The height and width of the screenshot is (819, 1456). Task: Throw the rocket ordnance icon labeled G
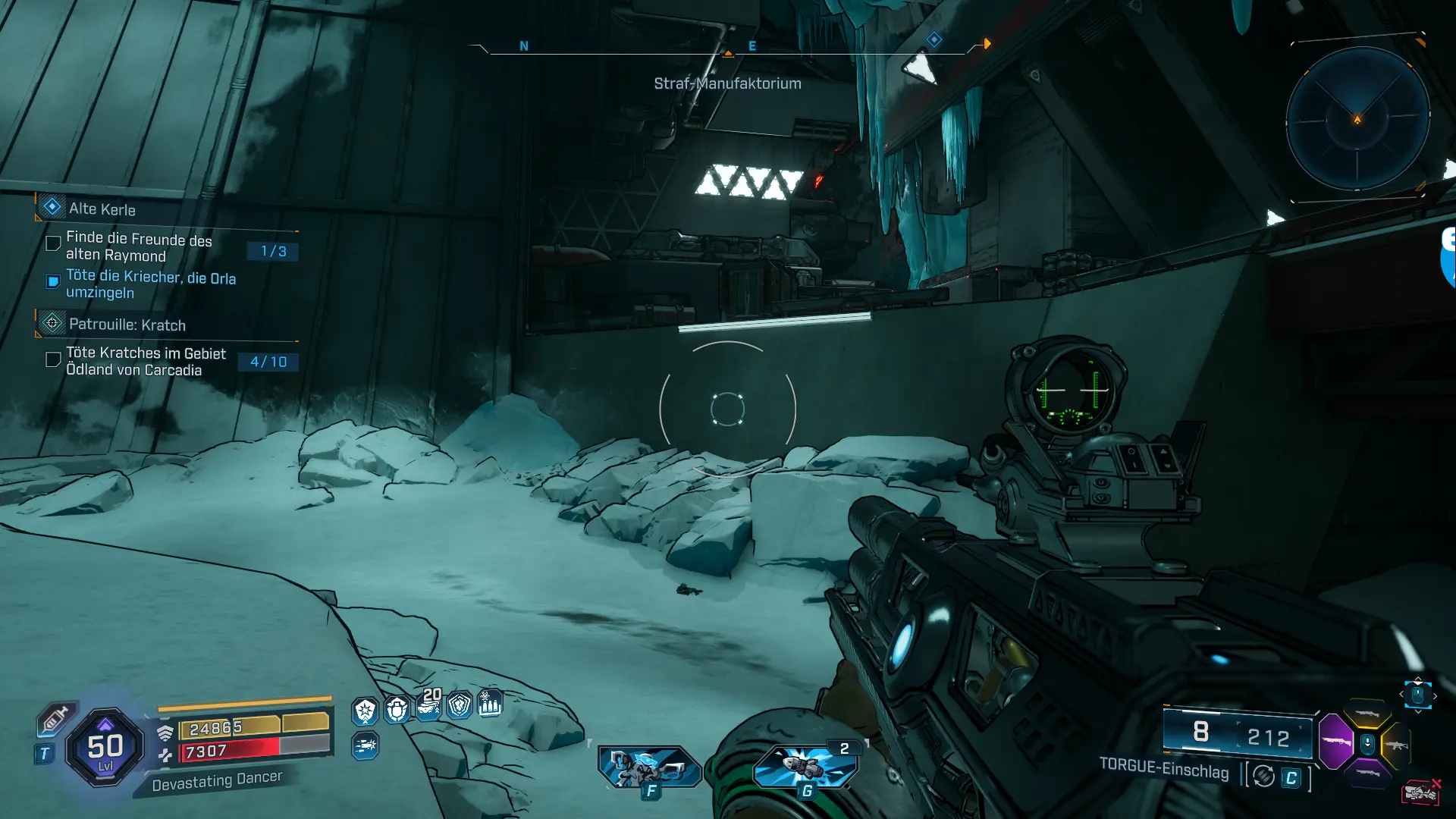pyautogui.click(x=805, y=767)
